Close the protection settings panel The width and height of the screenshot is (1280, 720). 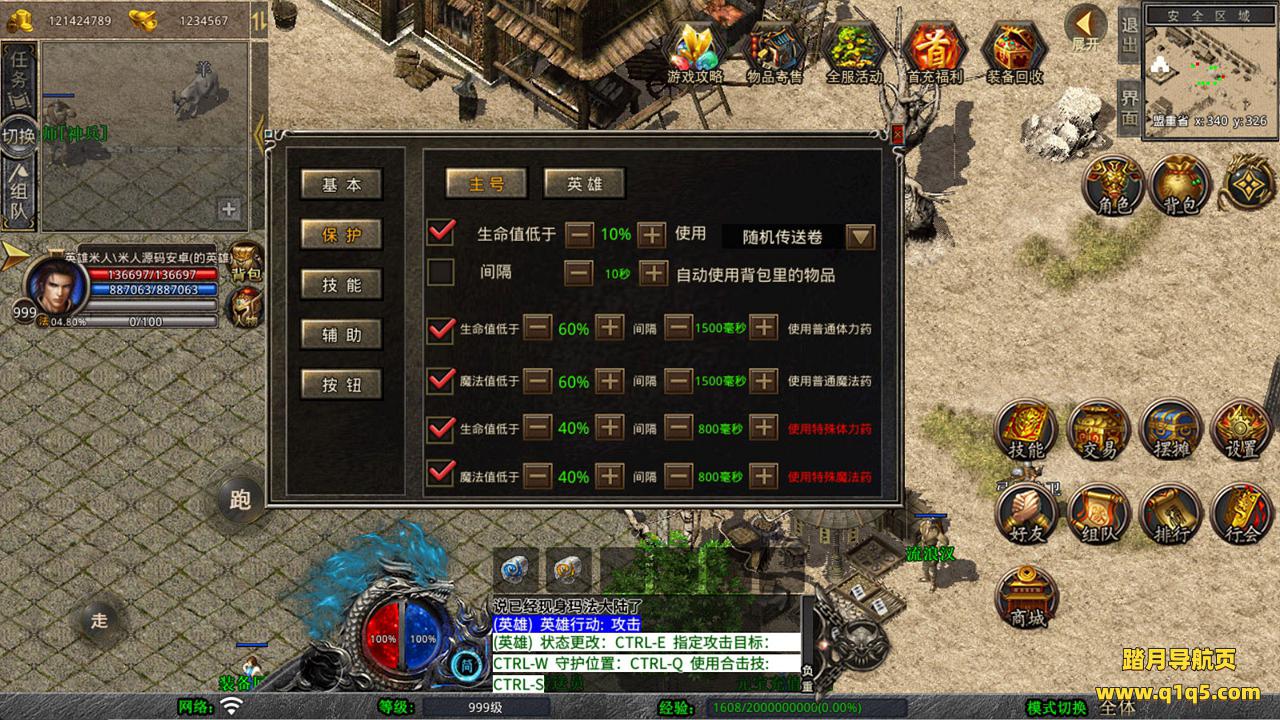point(897,133)
